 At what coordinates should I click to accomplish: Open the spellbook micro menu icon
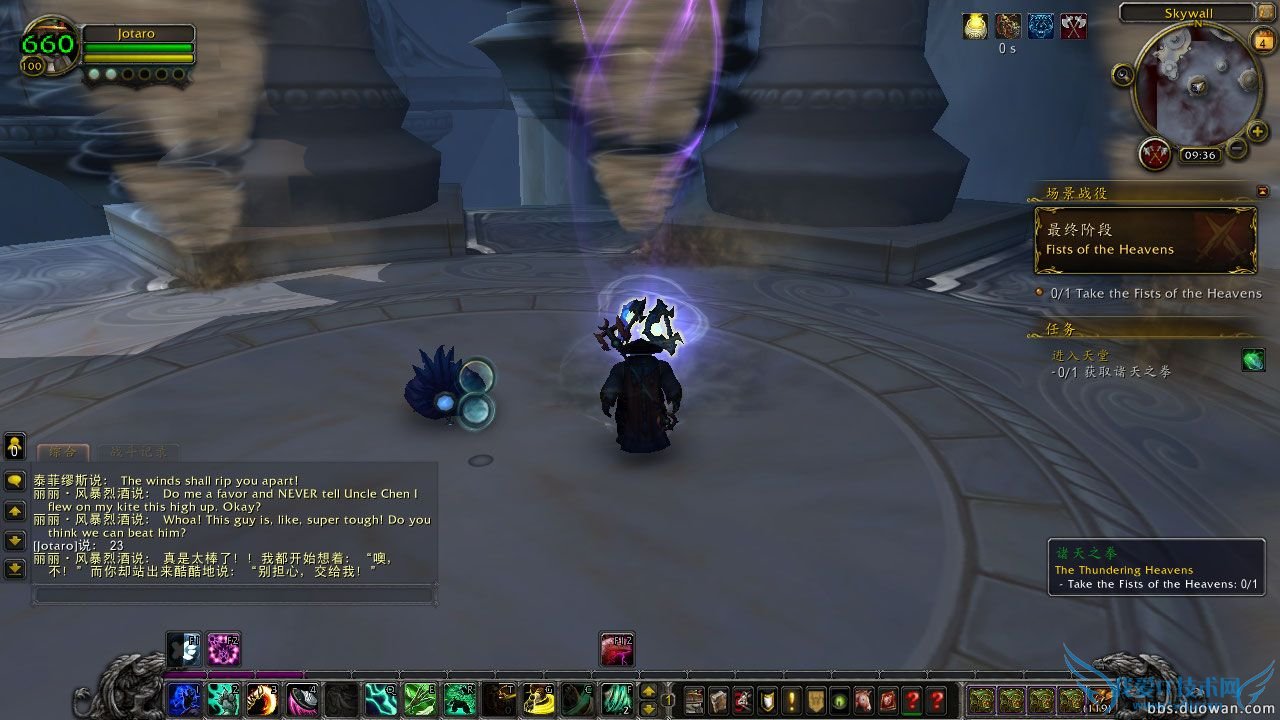pos(719,701)
